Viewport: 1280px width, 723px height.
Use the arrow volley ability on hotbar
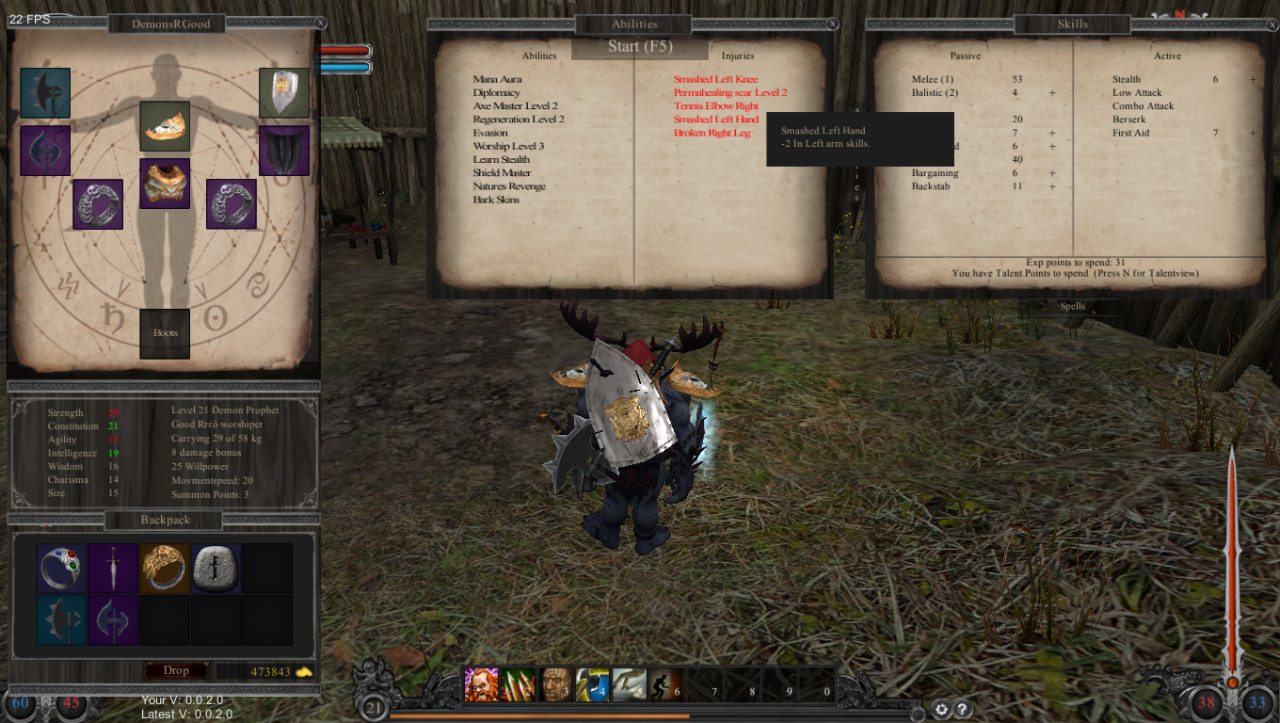coord(518,685)
